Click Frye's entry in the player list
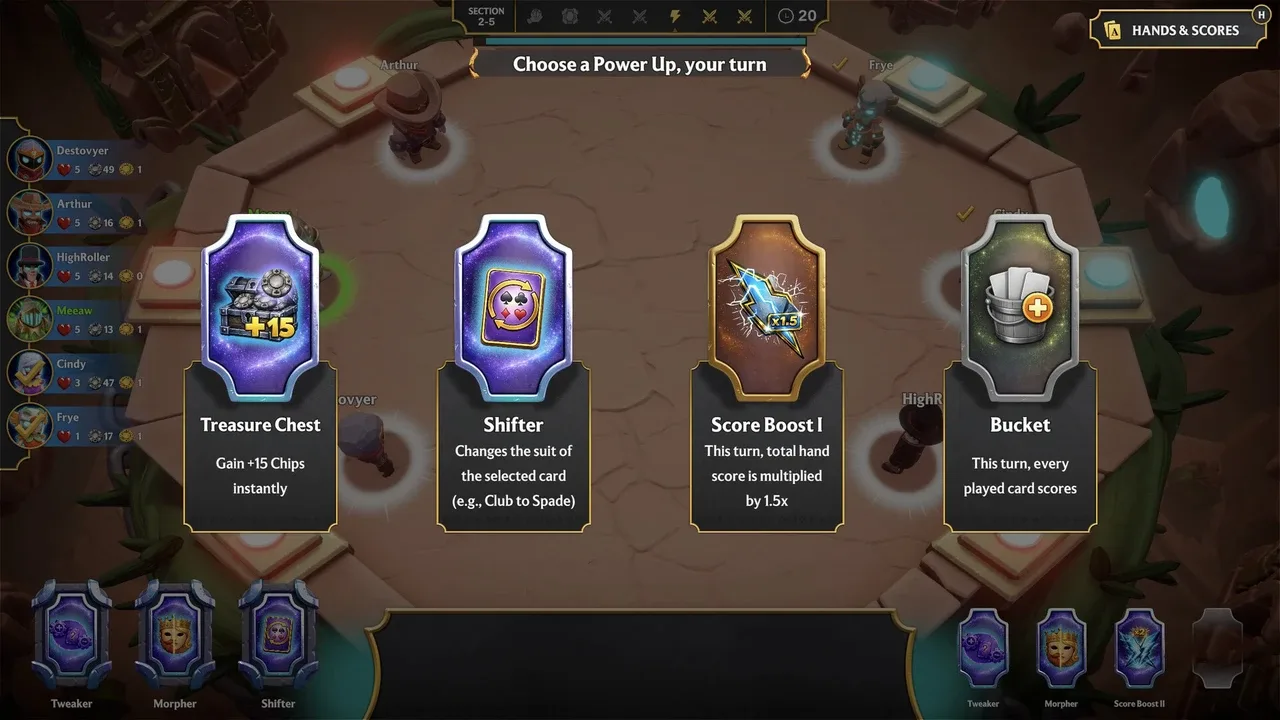 point(76,426)
